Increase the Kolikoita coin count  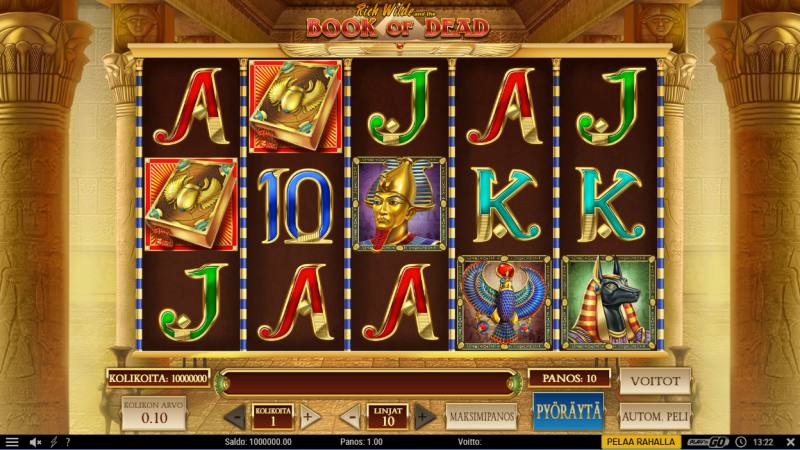click(x=309, y=415)
